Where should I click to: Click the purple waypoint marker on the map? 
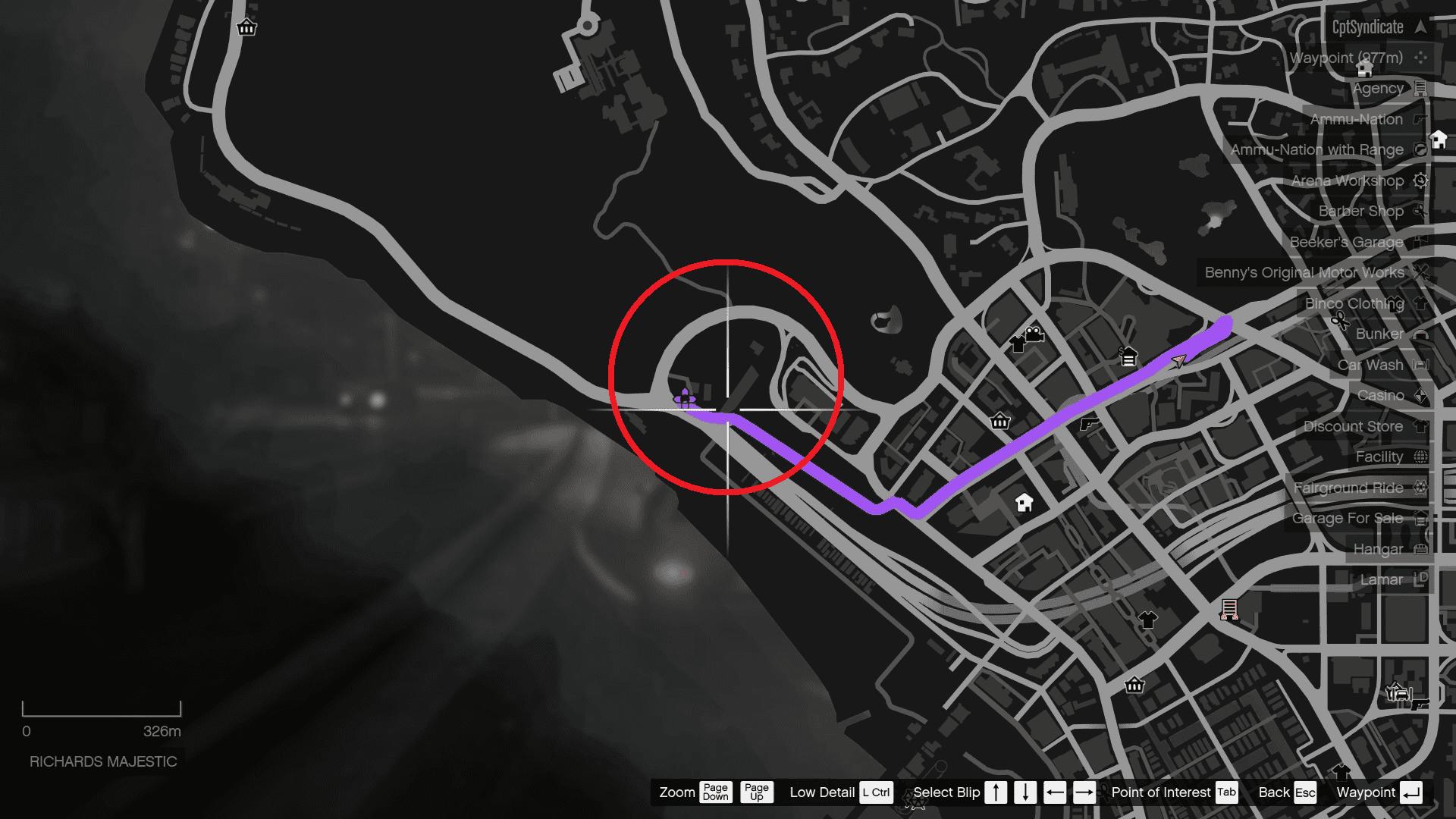point(685,397)
